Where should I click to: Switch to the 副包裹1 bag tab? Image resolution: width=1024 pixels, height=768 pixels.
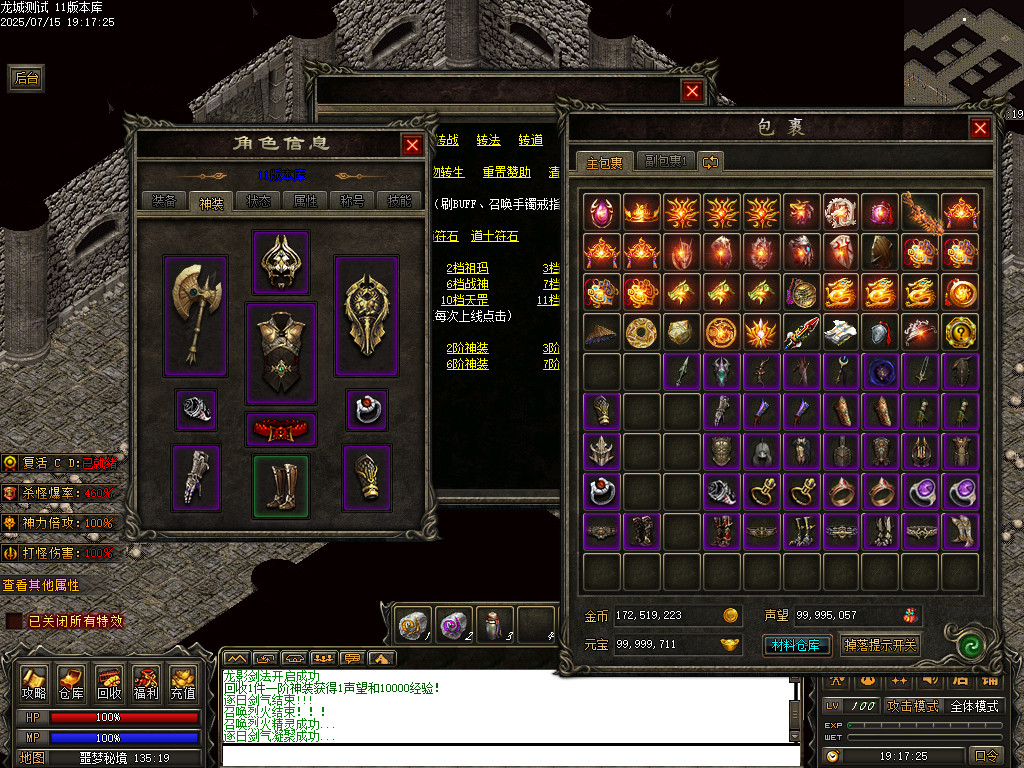click(665, 161)
